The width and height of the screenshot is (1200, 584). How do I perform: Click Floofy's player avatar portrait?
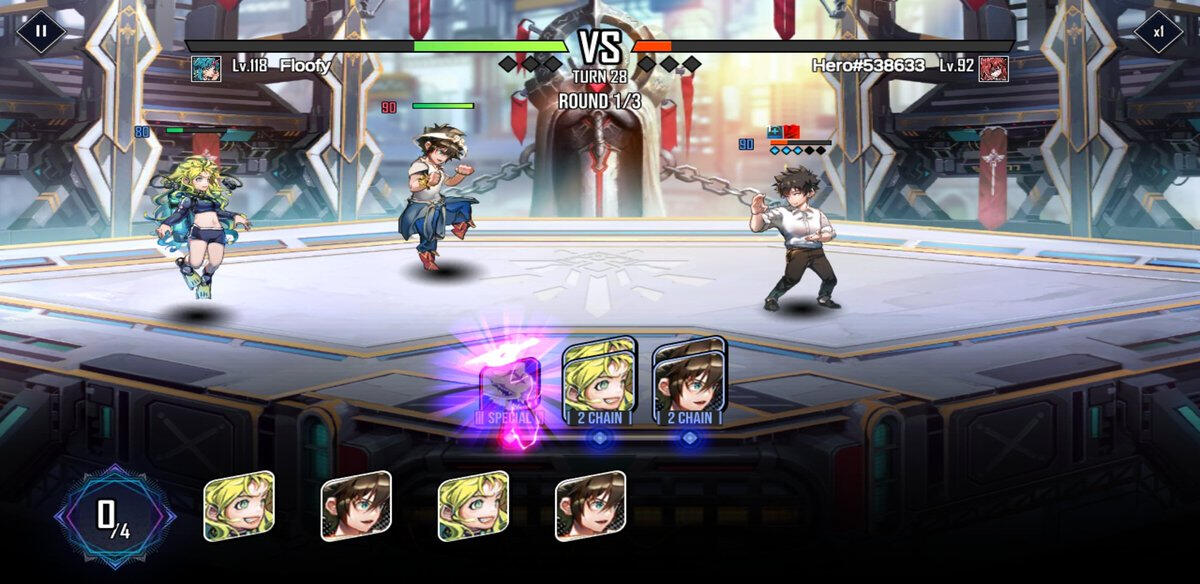(x=206, y=67)
